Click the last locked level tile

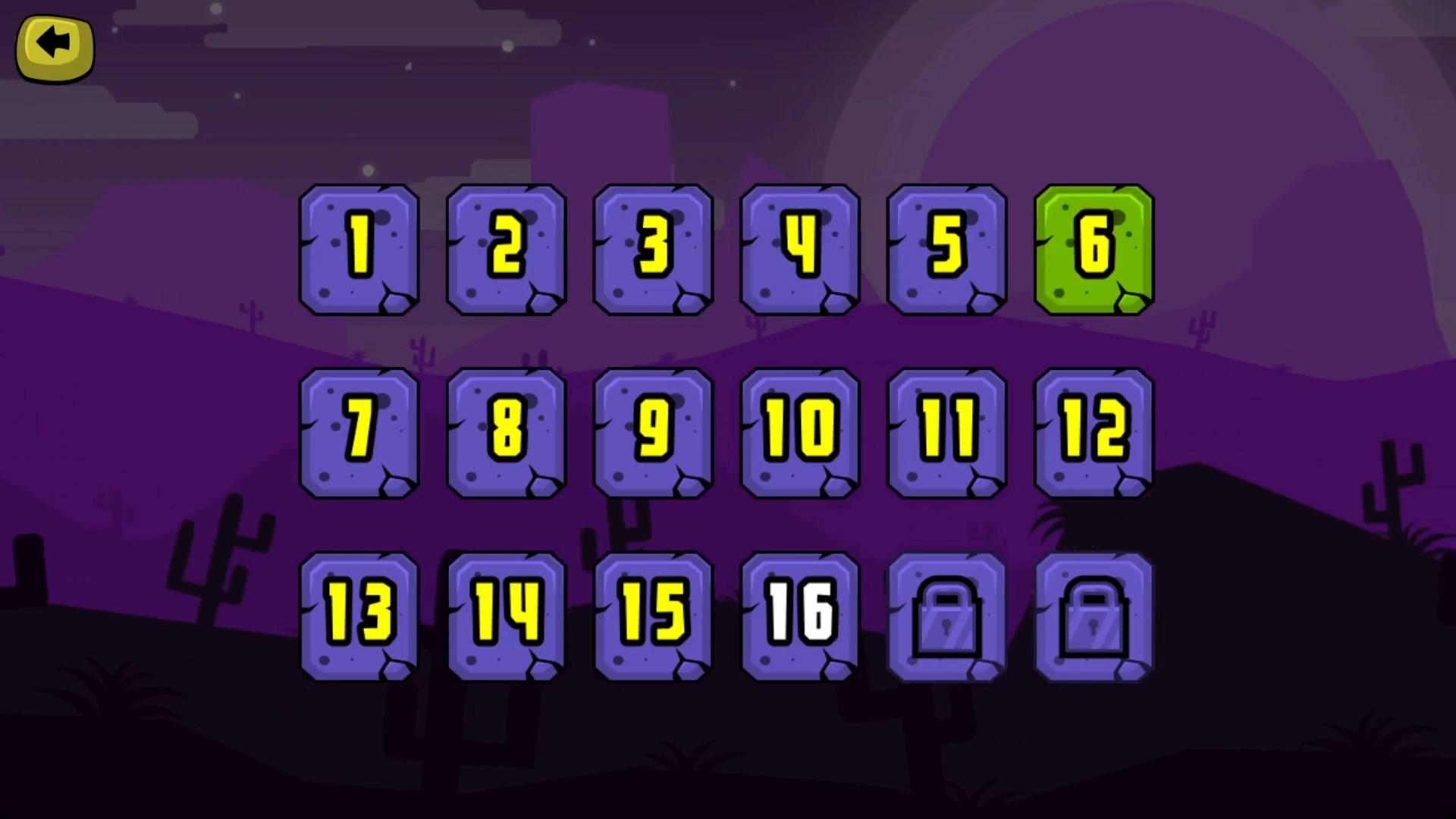pyautogui.click(x=1094, y=617)
